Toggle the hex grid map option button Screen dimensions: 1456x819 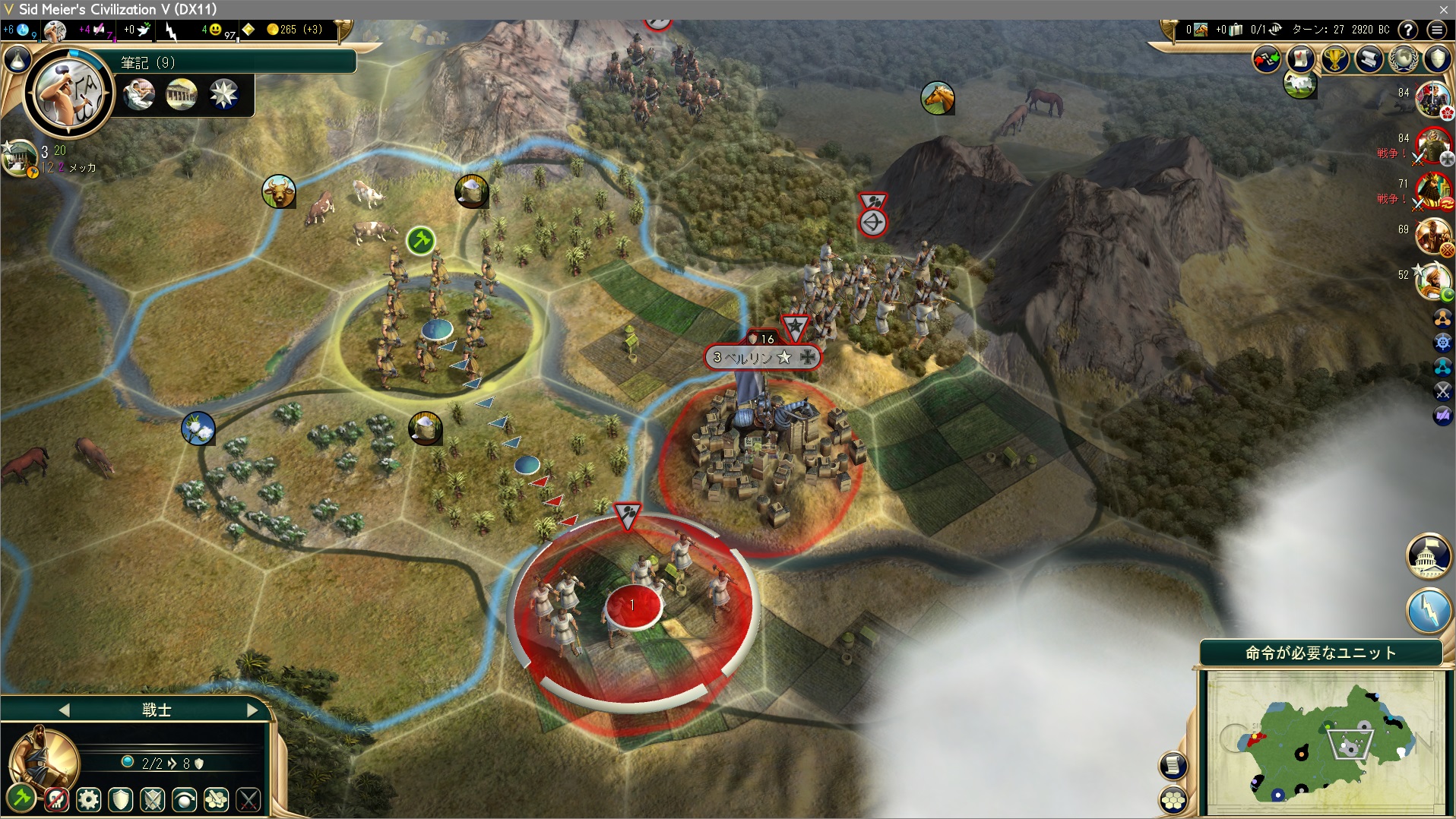(1173, 800)
